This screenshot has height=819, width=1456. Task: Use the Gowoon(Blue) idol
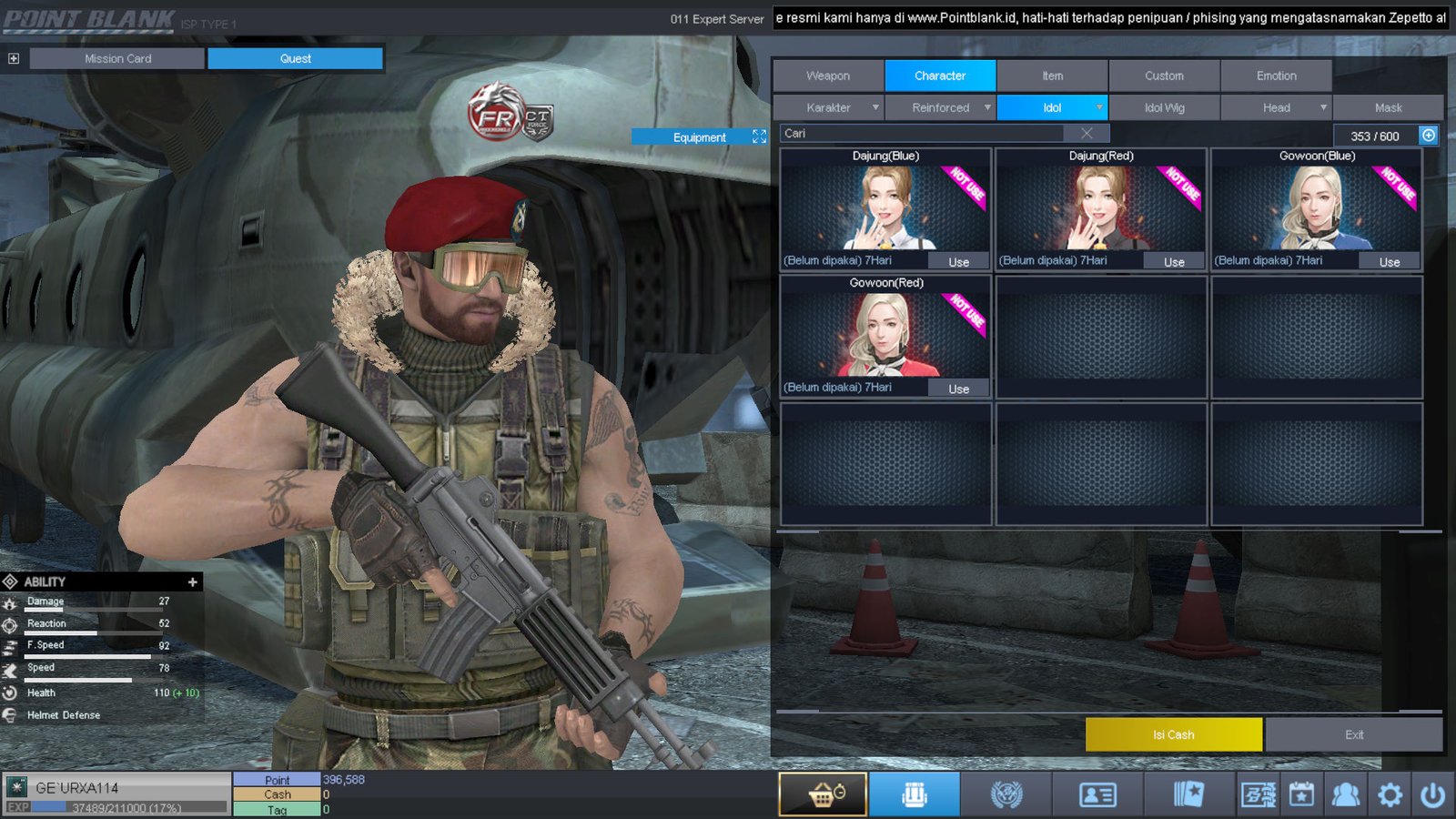click(1390, 262)
